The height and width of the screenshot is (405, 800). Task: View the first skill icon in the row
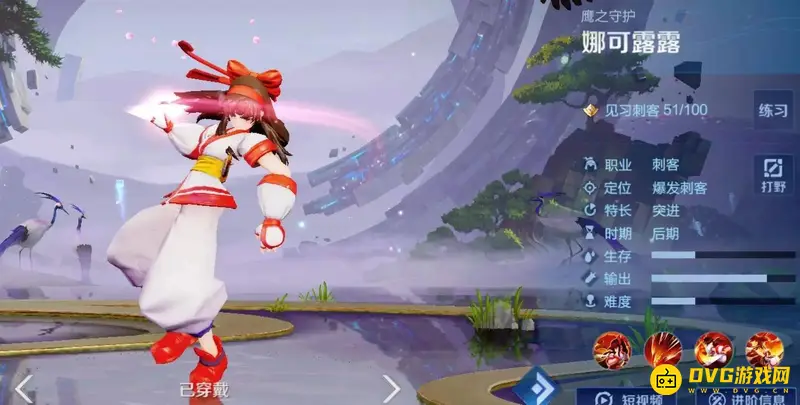coord(611,349)
